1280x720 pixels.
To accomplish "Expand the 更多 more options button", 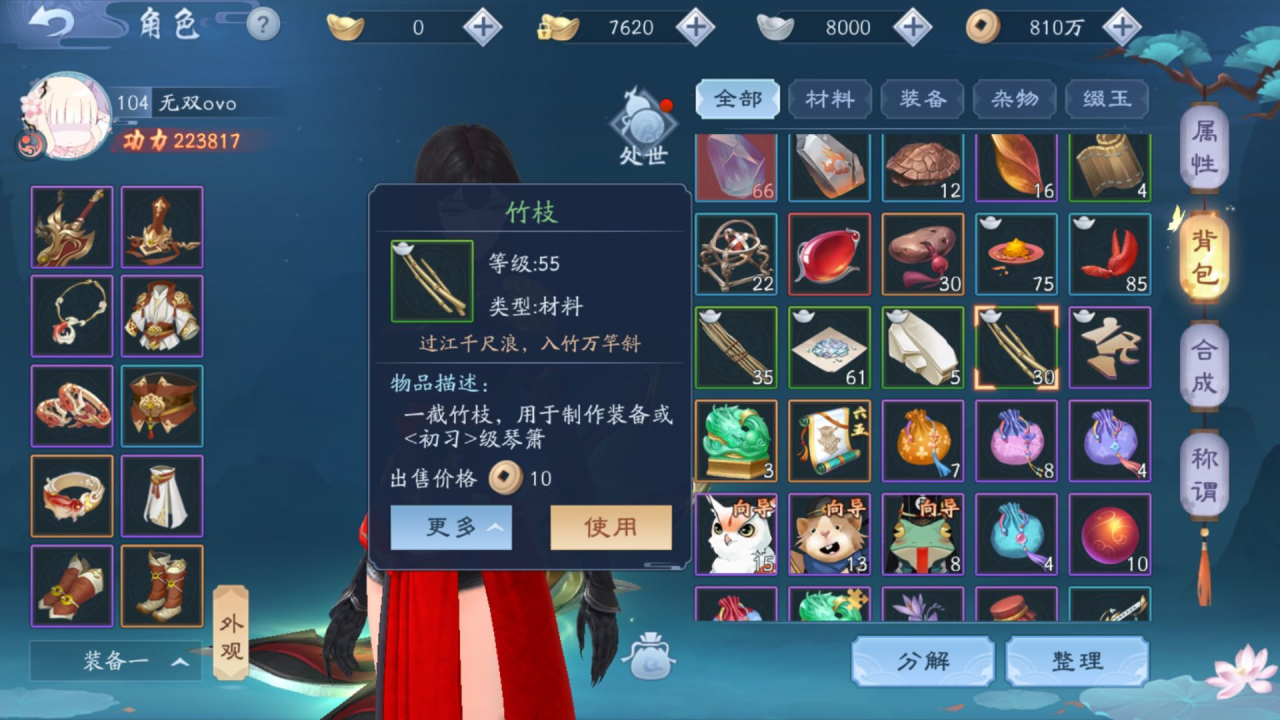I will pos(451,527).
